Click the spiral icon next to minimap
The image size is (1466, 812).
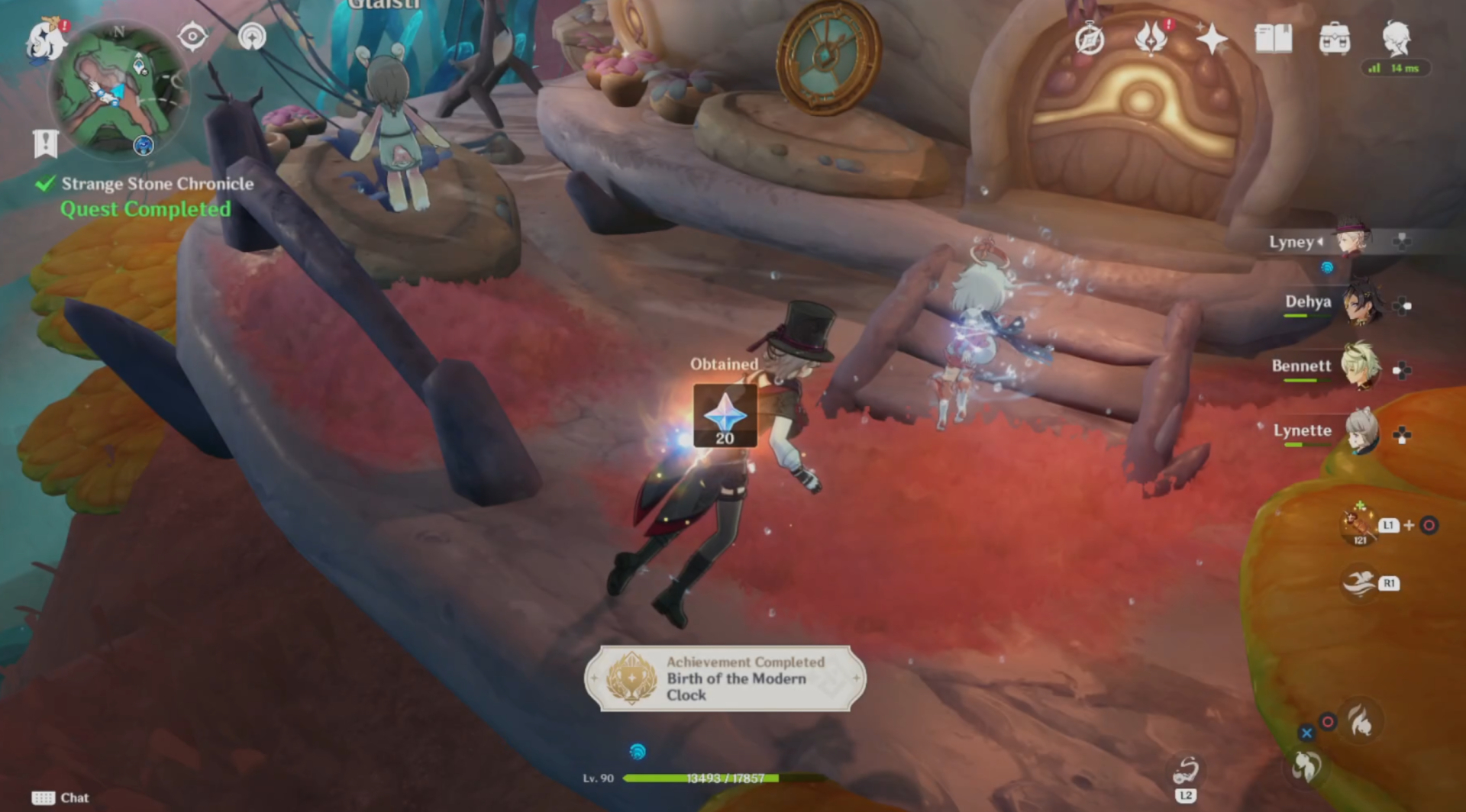click(x=252, y=36)
